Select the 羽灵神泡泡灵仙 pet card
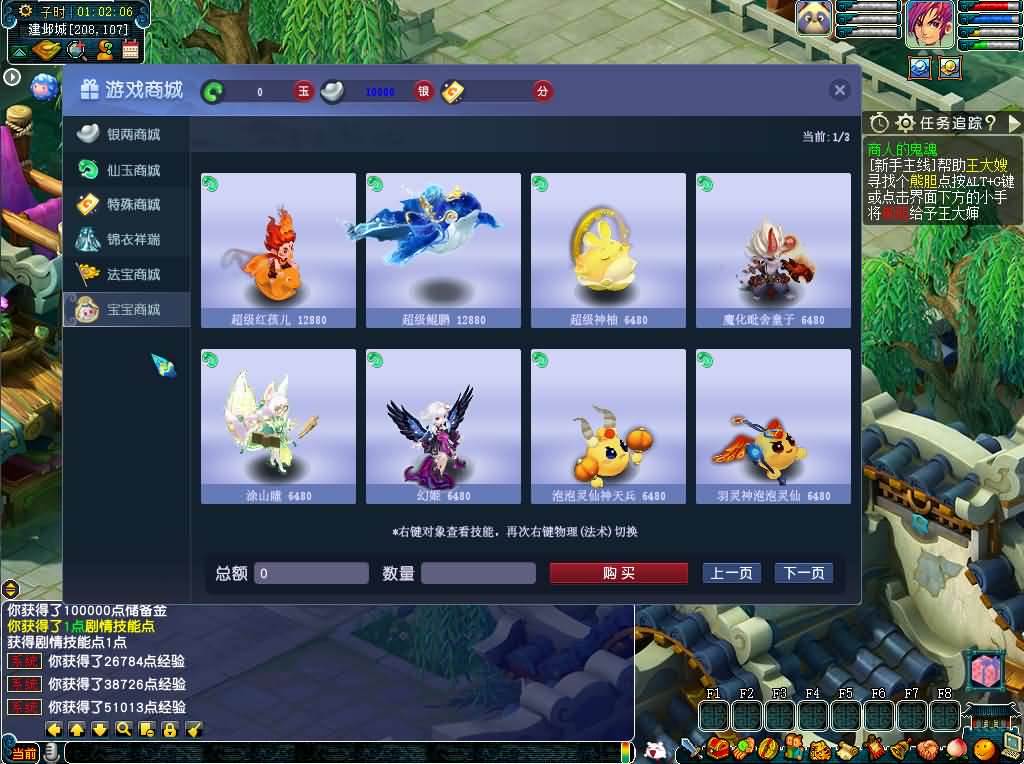The width and height of the screenshot is (1024, 764). 773,426
